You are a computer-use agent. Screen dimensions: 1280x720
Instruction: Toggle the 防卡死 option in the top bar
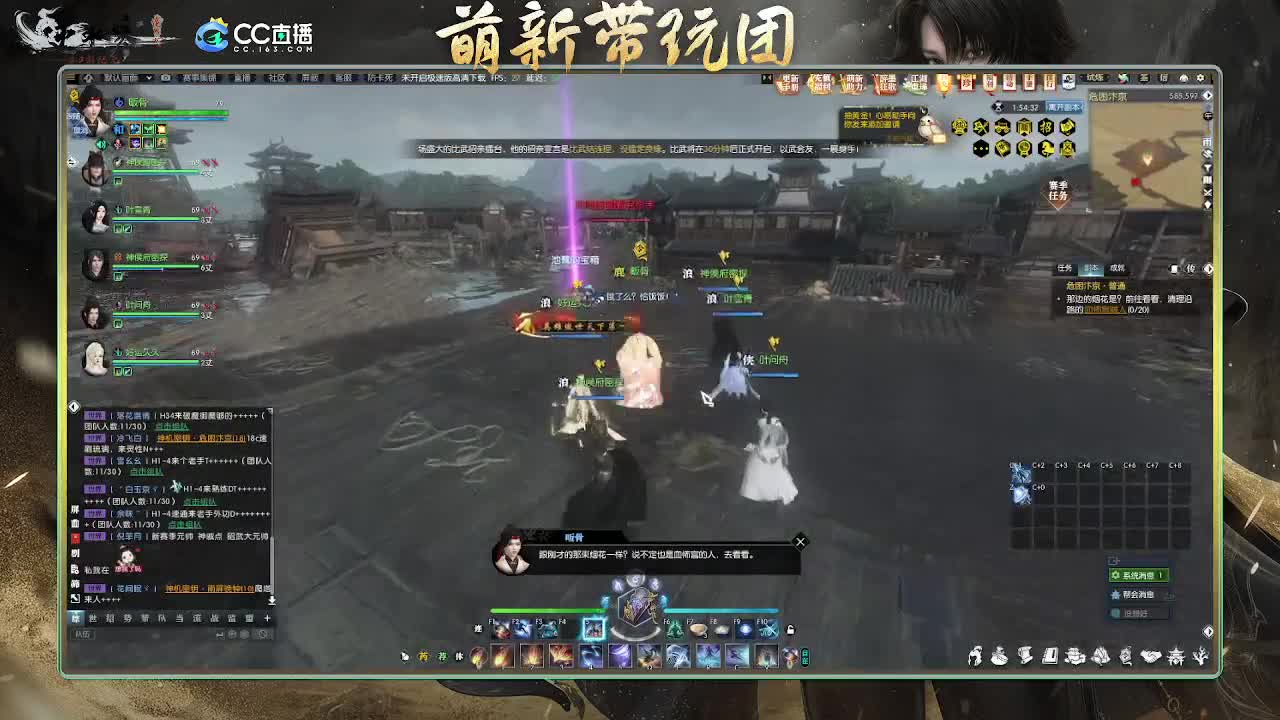pyautogui.click(x=378, y=79)
